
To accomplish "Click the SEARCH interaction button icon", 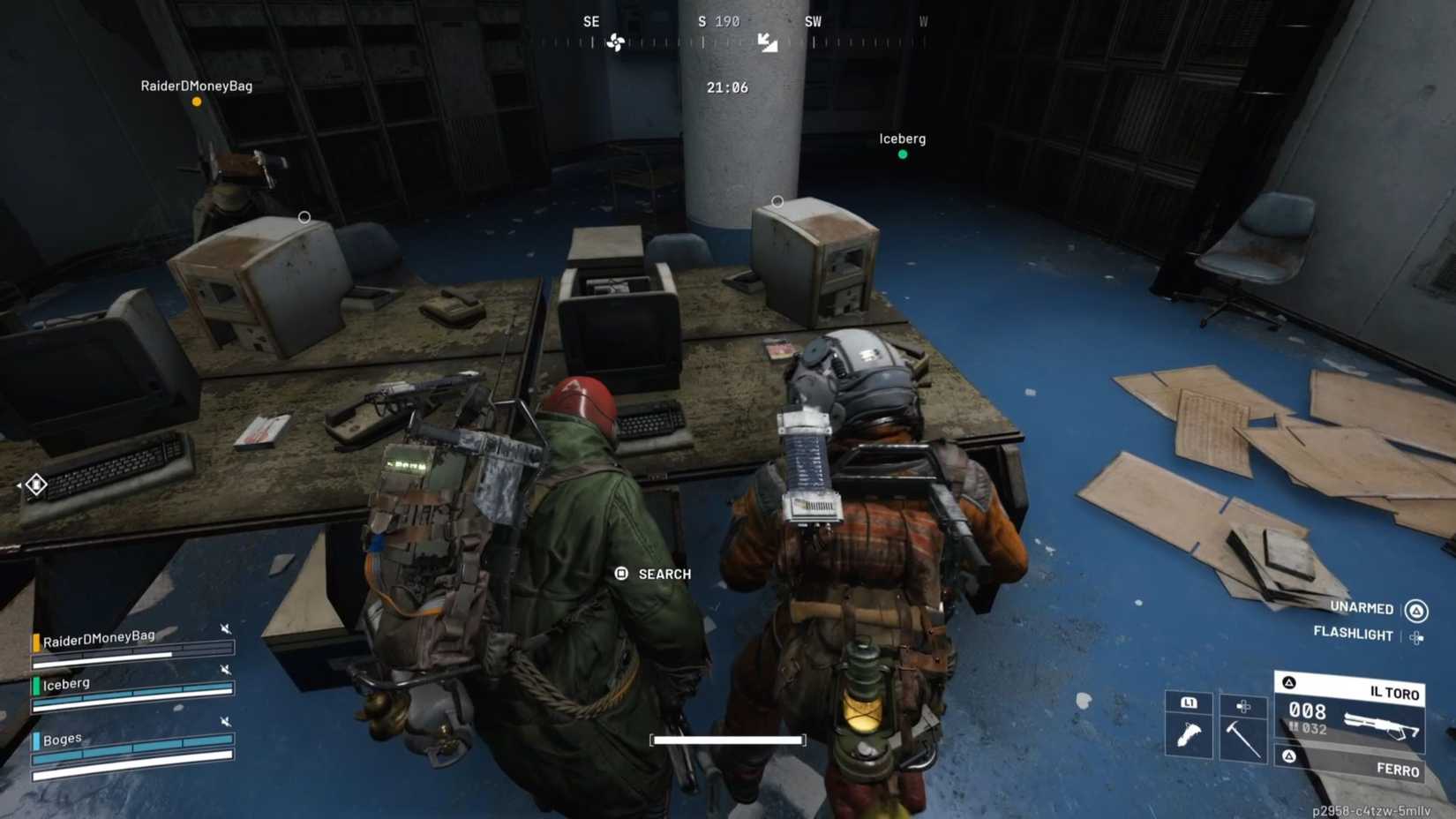I will pos(621,574).
